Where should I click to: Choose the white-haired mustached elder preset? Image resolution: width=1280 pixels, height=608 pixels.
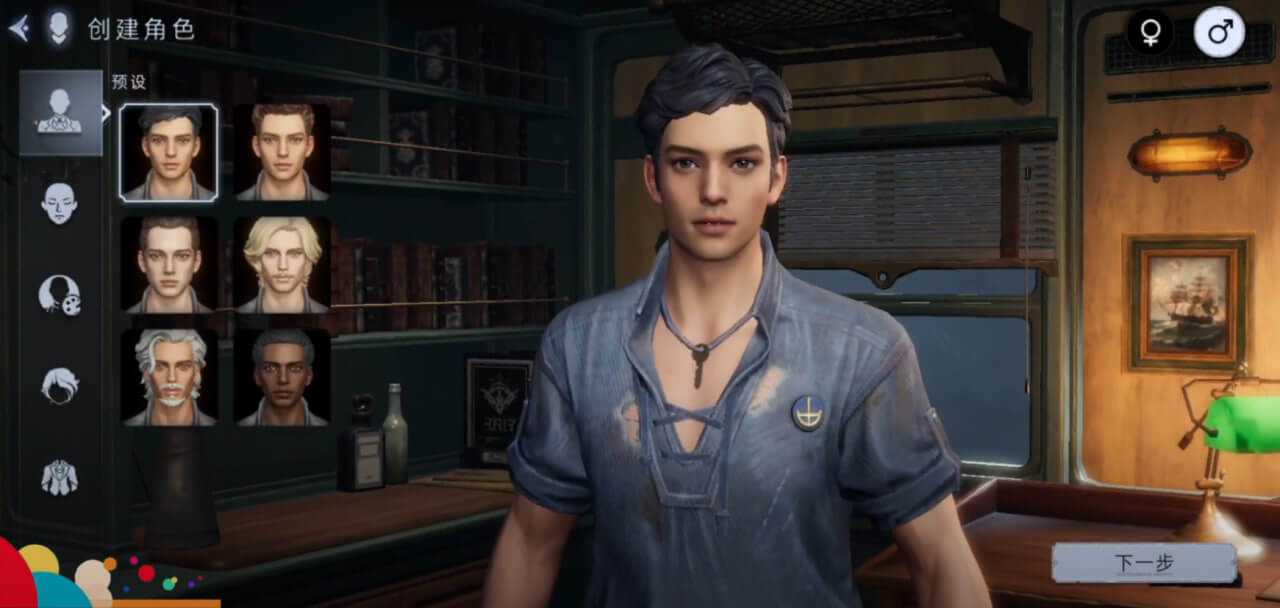169,377
